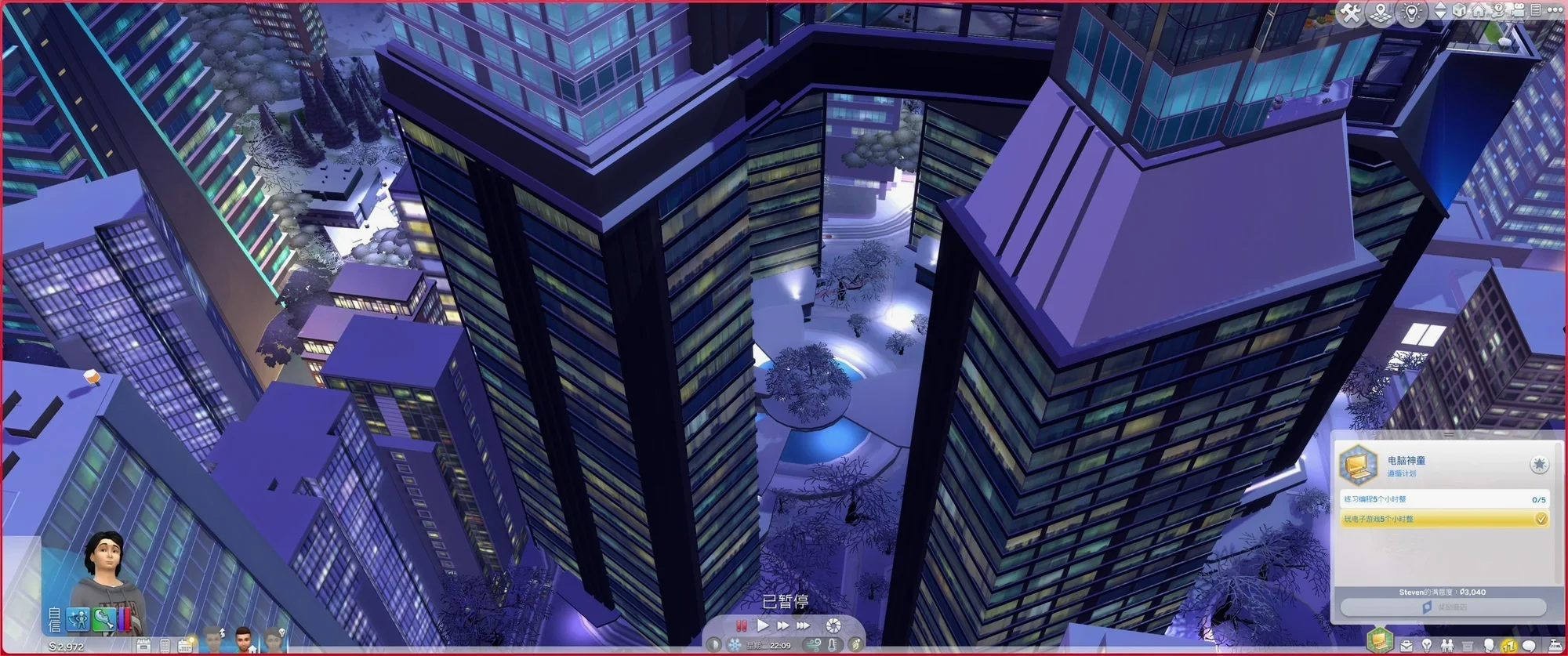Open the world map view
The height and width of the screenshot is (656, 1568).
pyautogui.click(x=1381, y=13)
